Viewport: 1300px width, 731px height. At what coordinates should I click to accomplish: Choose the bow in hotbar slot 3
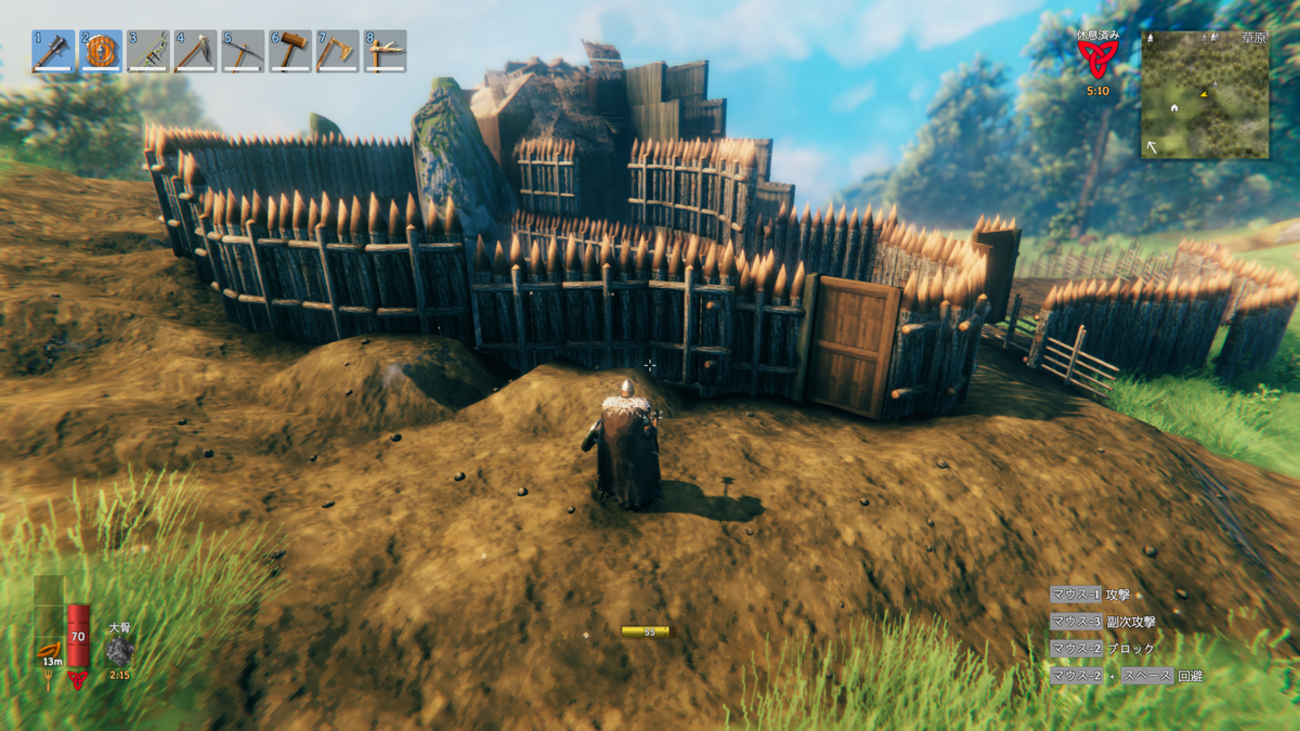coord(148,51)
